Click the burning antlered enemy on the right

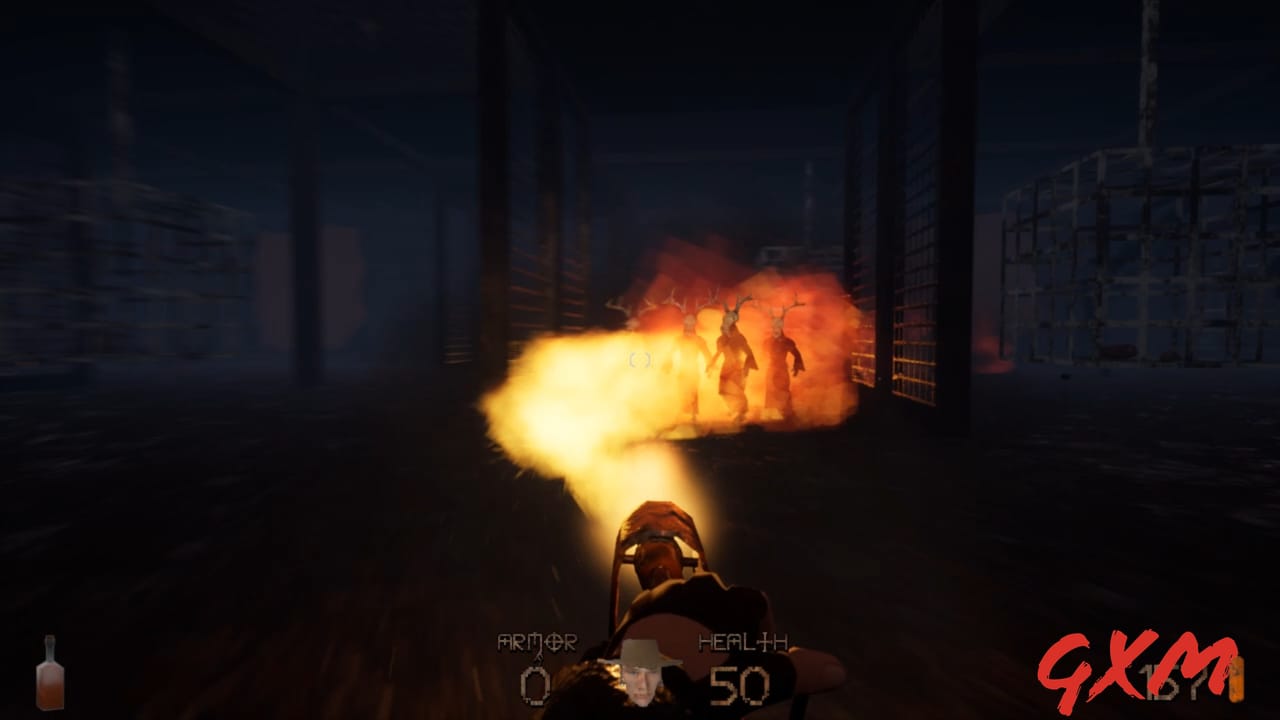pyautogui.click(x=780, y=360)
